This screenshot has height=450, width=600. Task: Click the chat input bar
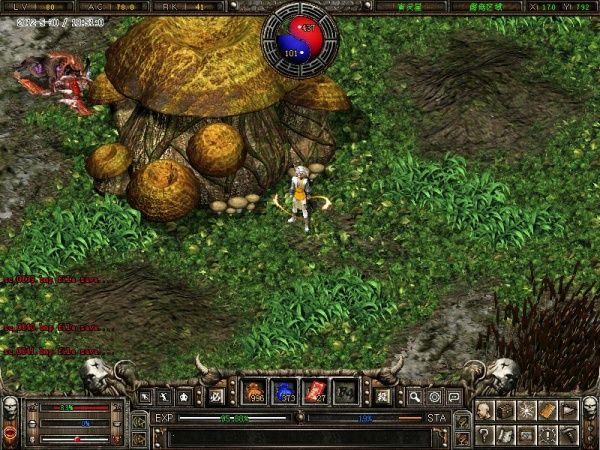[300, 437]
